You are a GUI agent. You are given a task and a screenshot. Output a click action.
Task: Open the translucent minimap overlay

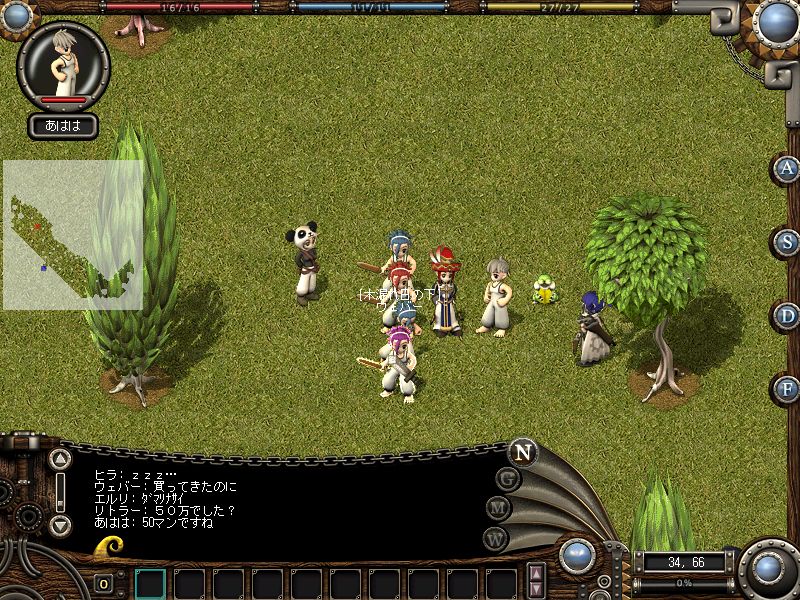pos(72,235)
